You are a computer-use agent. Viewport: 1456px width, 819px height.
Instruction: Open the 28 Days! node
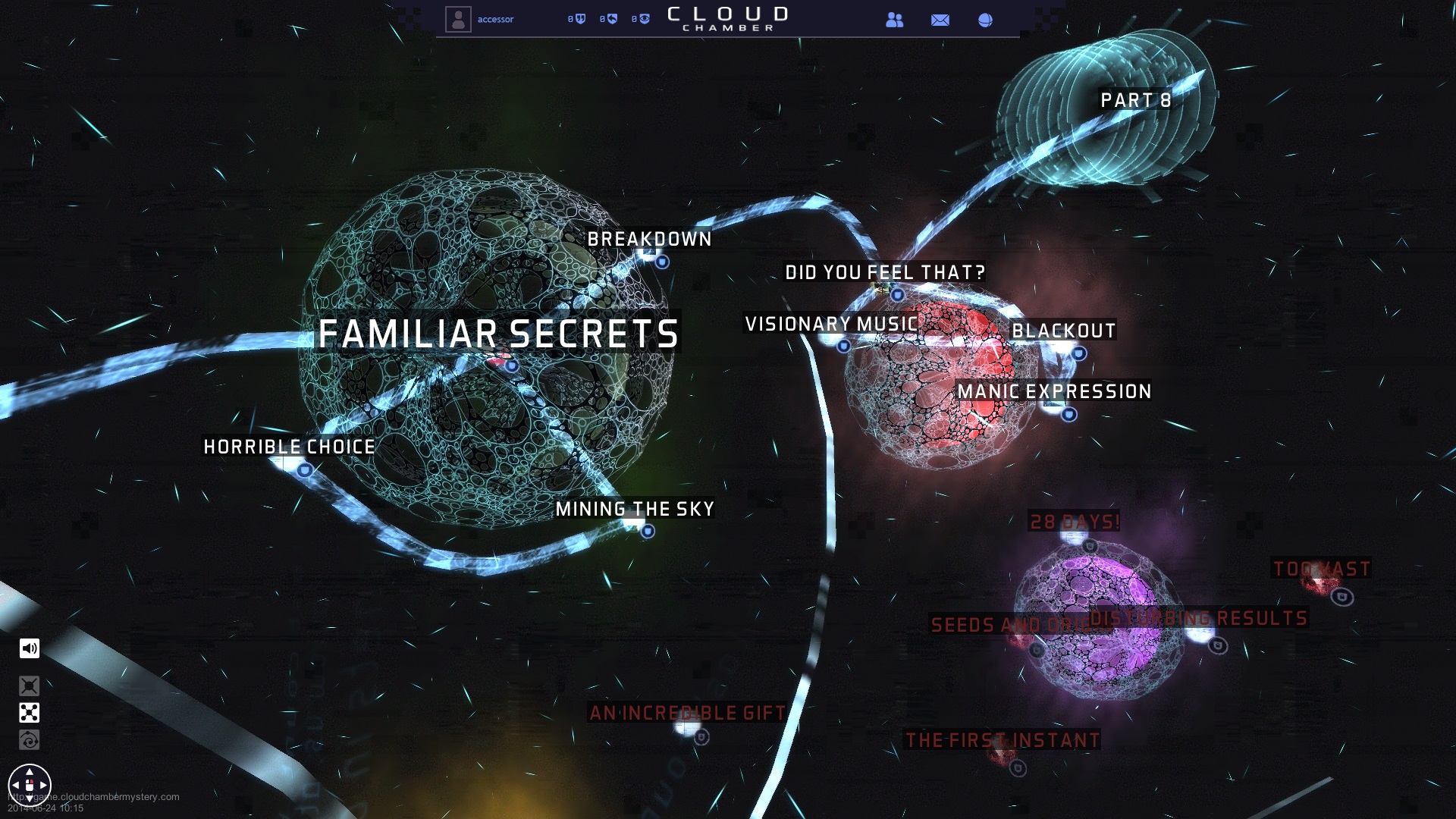click(x=1074, y=522)
